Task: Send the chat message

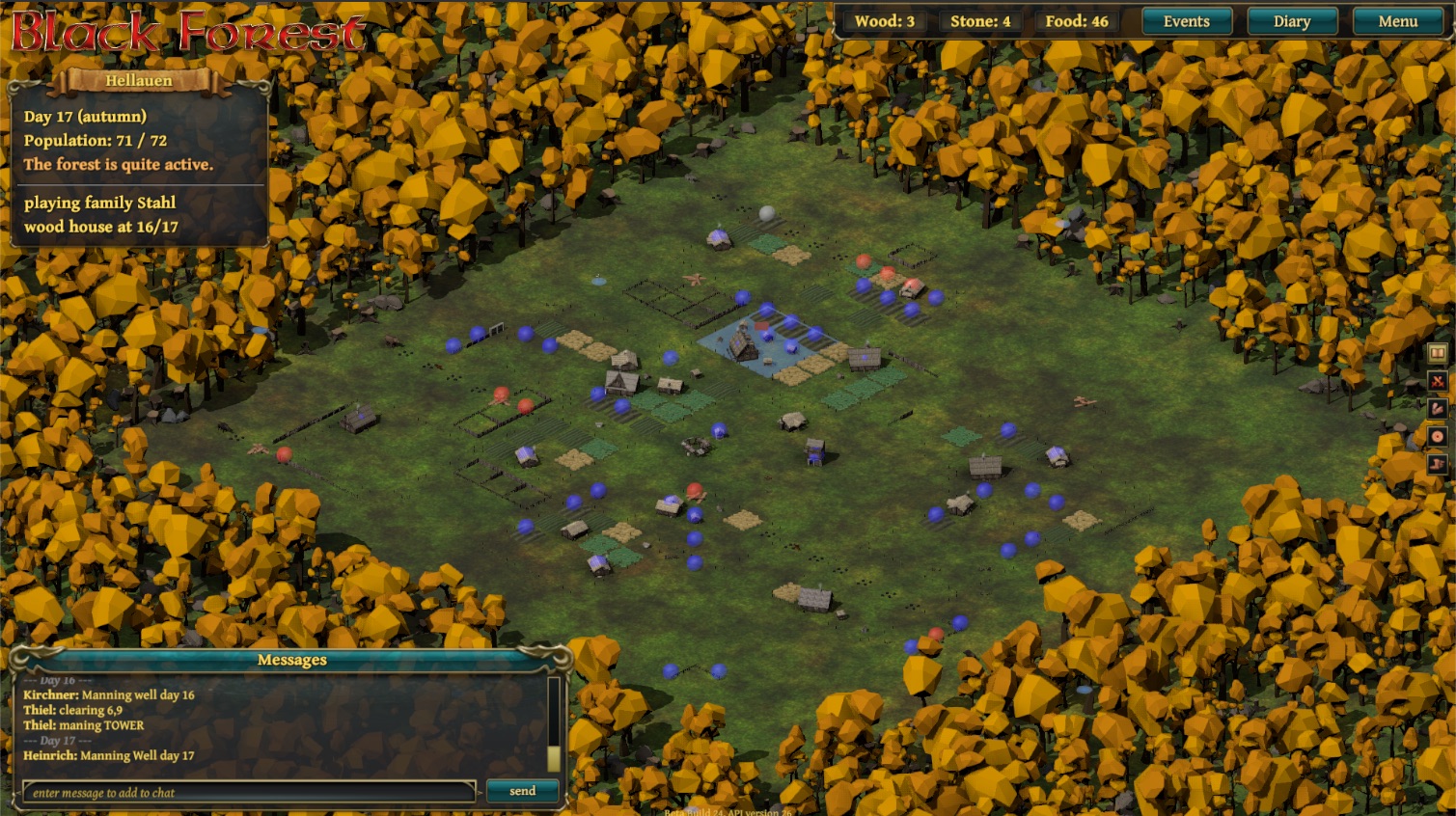Action: 522,791
